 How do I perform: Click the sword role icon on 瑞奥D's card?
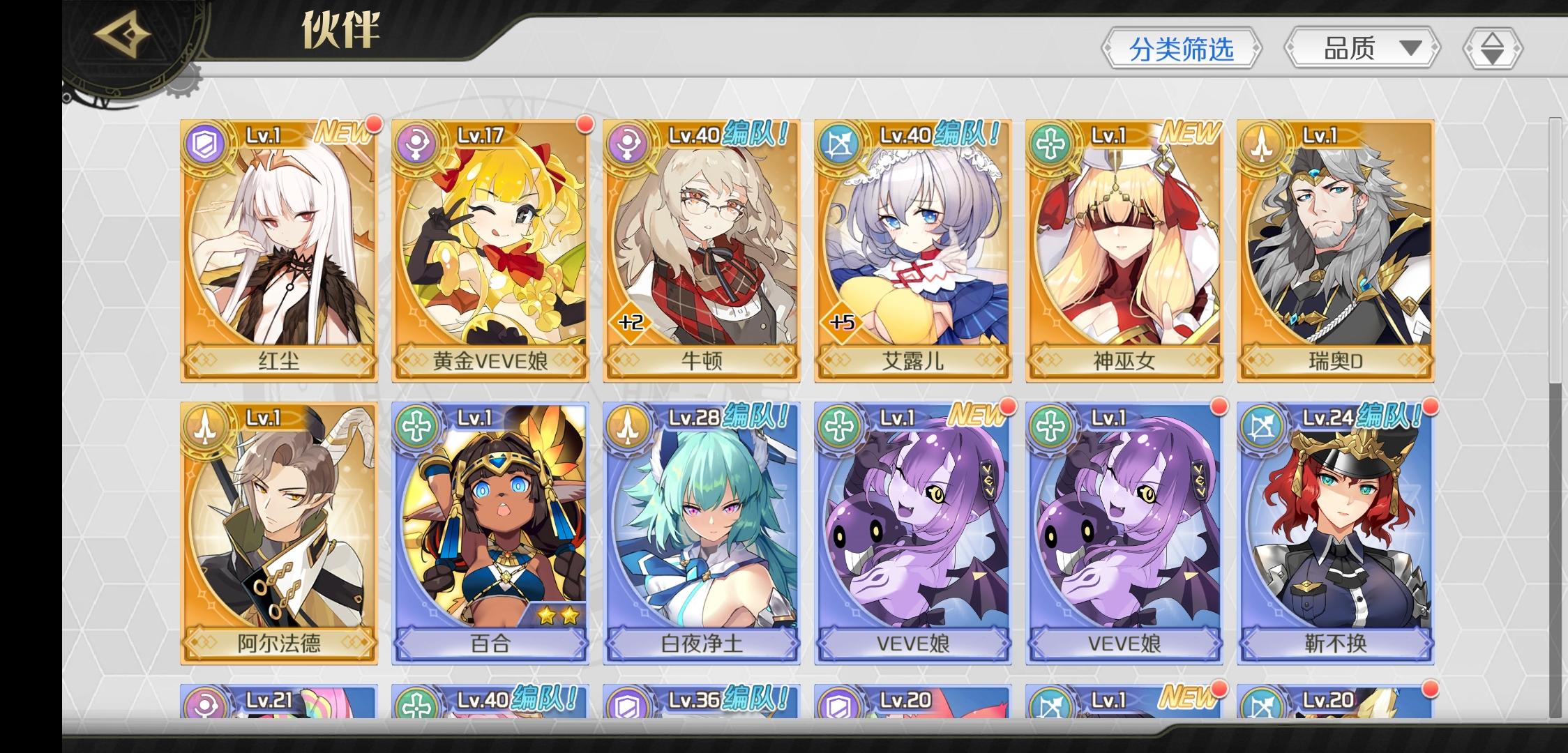[x=1261, y=144]
